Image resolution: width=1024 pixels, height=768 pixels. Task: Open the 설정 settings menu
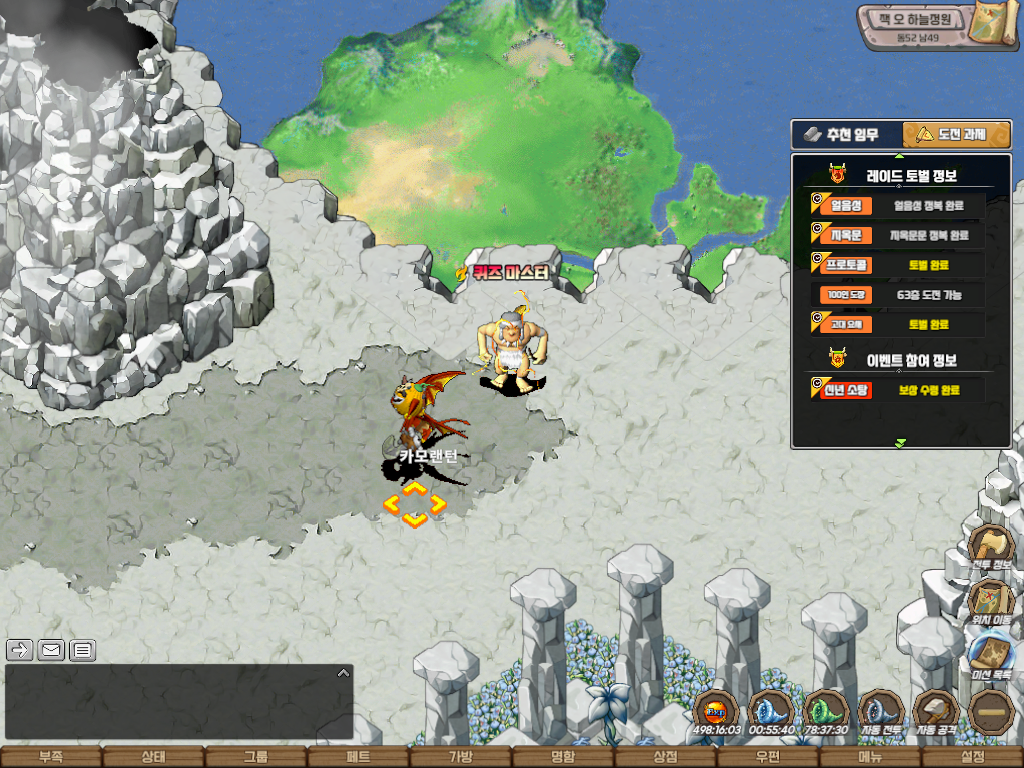(x=972, y=757)
